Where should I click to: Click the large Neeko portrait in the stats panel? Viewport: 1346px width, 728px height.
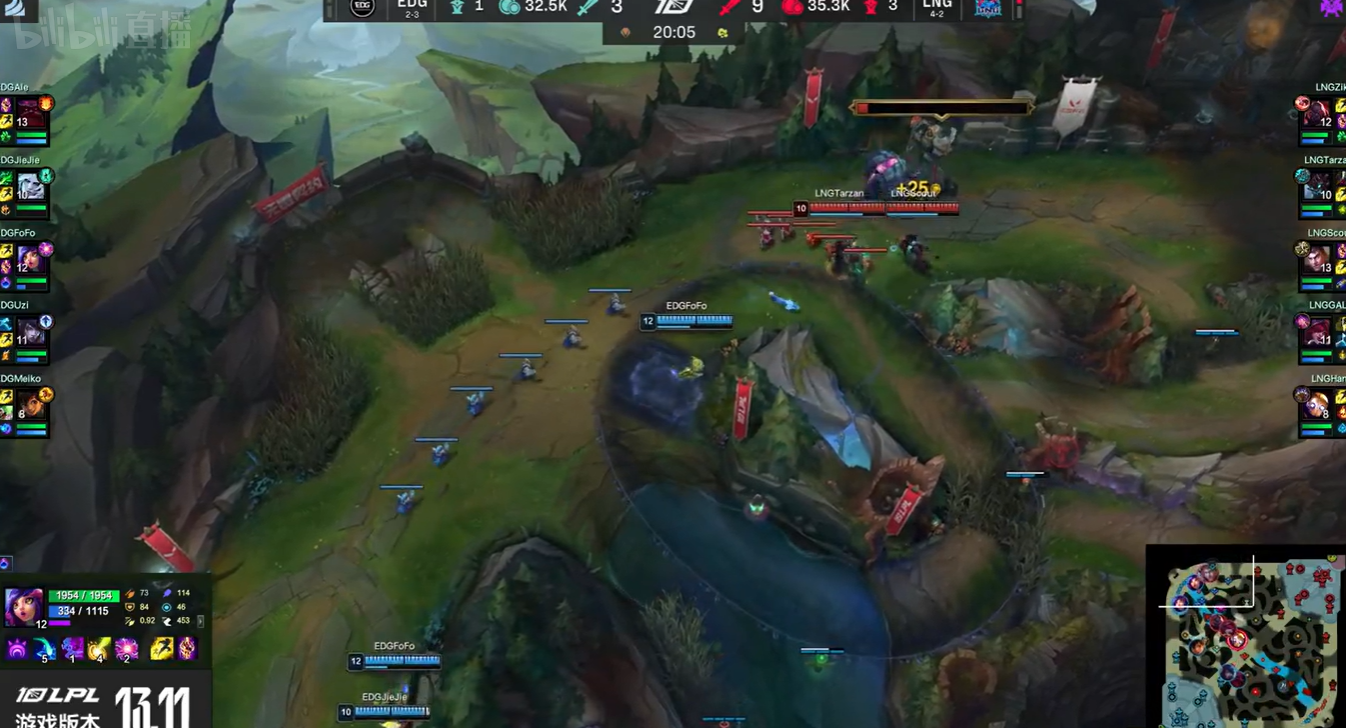coord(23,606)
